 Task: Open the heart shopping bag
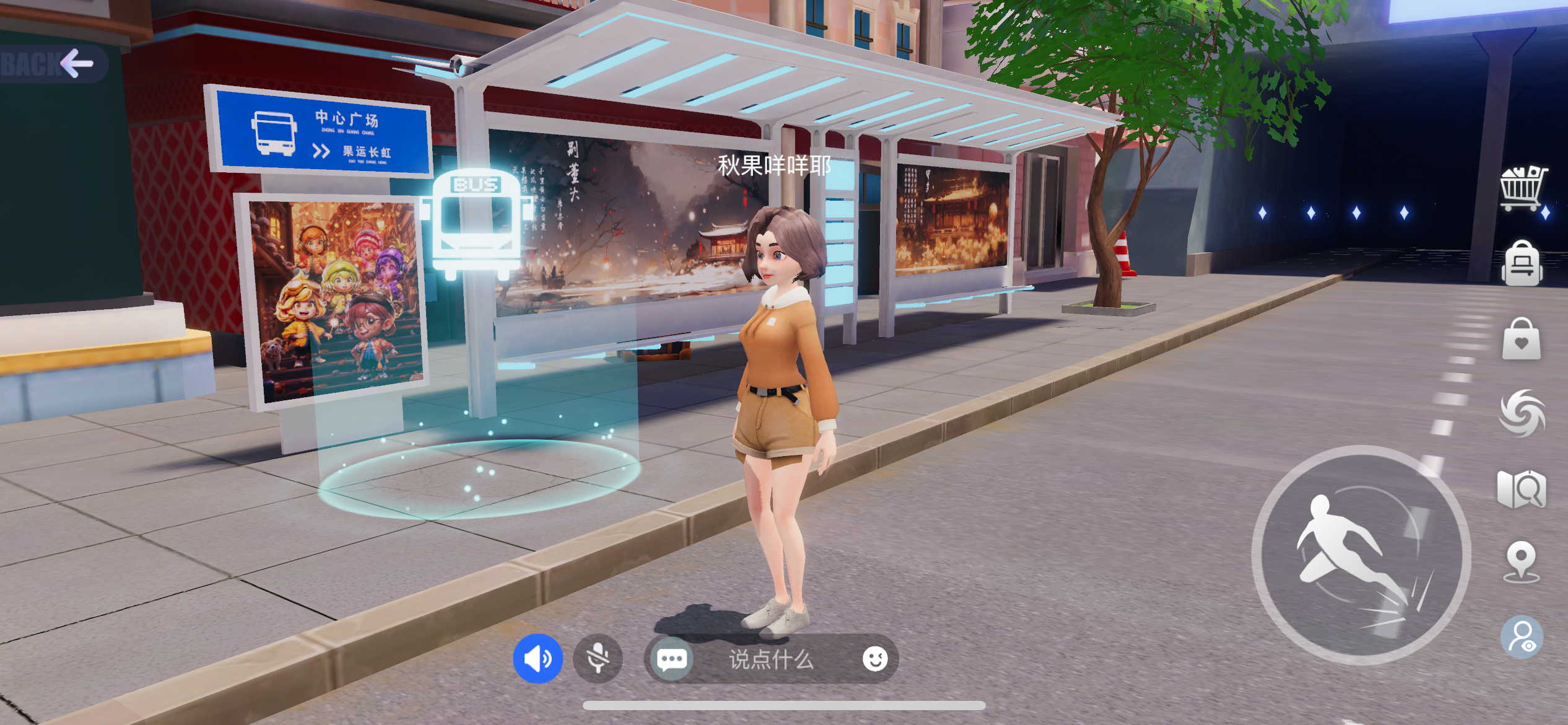(1522, 340)
